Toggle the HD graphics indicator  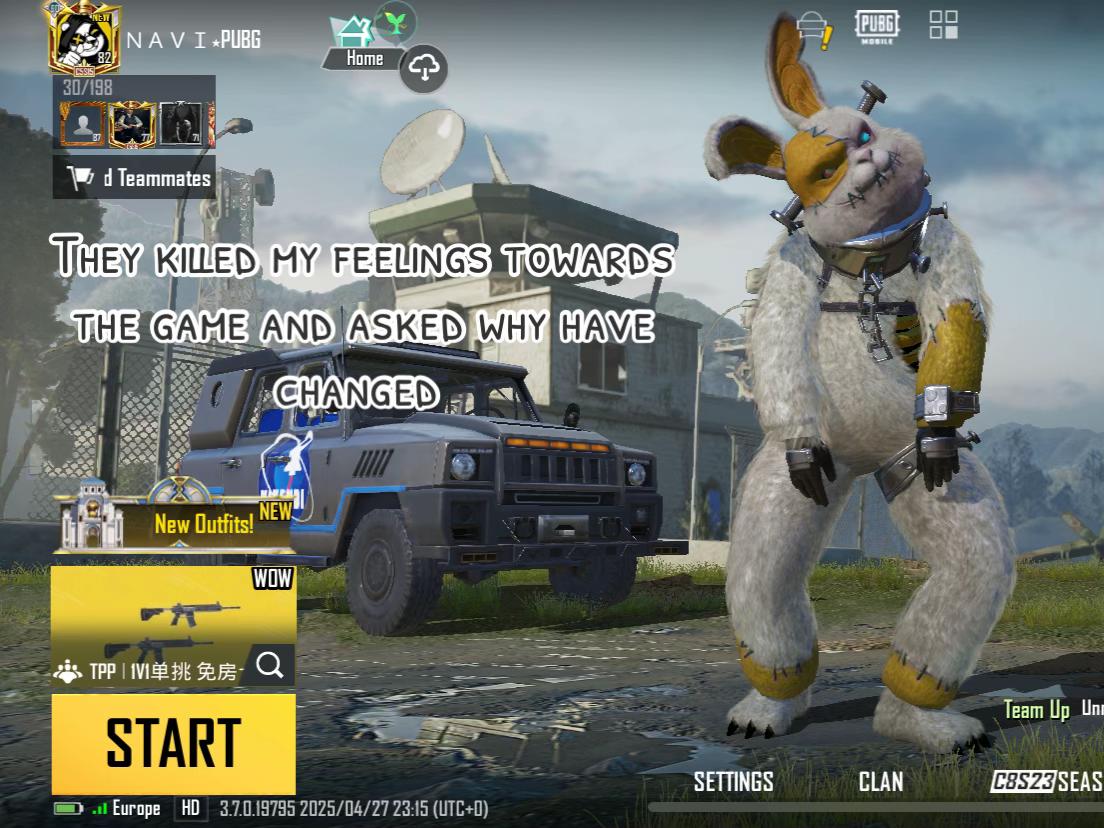click(x=190, y=808)
